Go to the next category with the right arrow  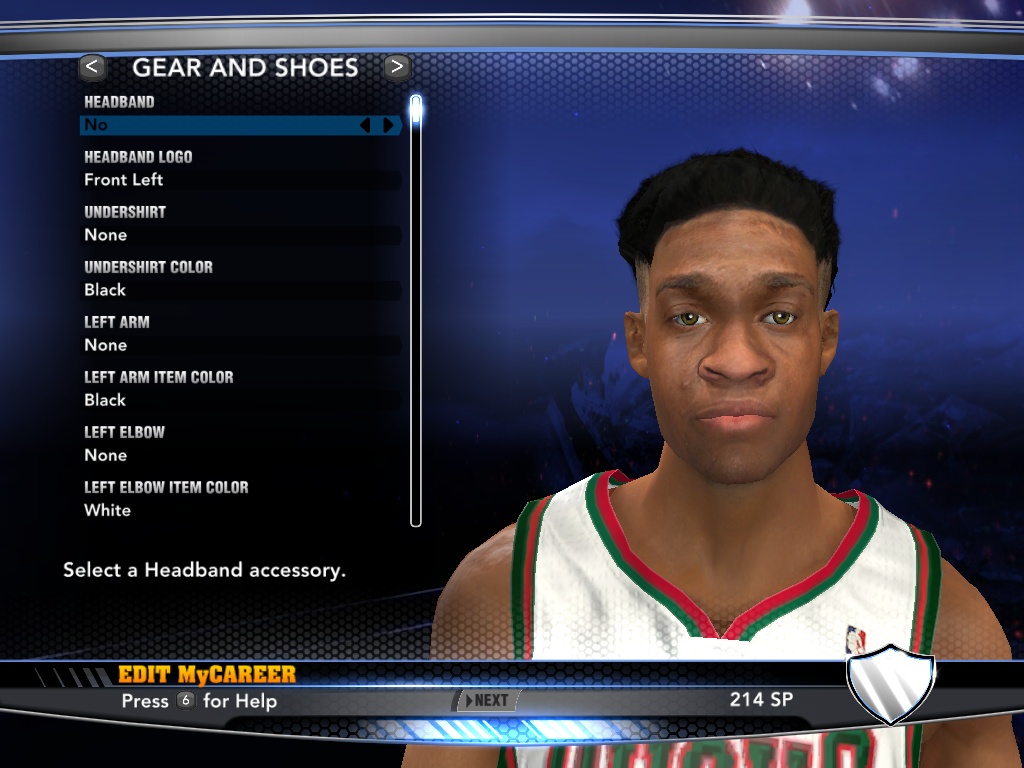click(x=397, y=67)
